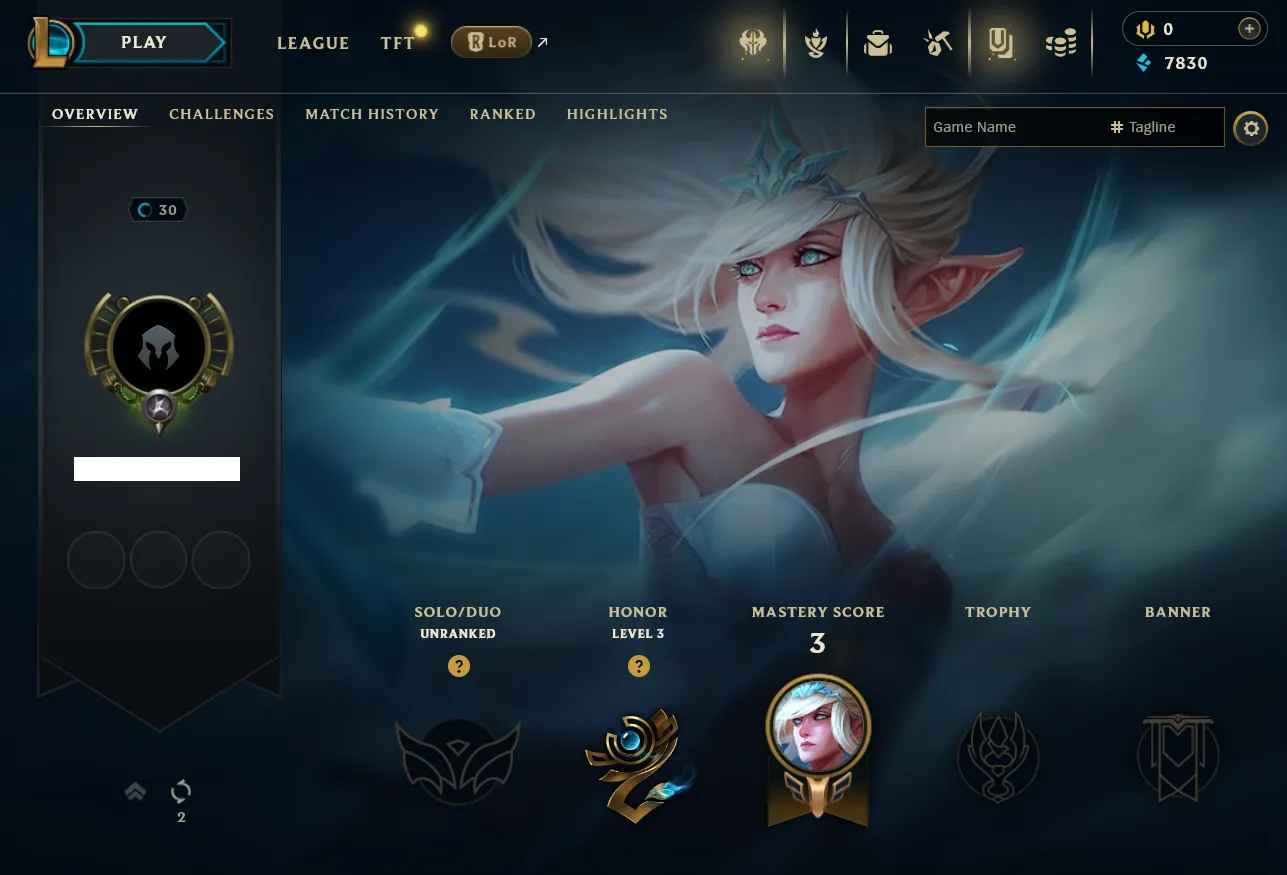Add Riot Points with the plus button
This screenshot has width=1287, height=875.
(x=1248, y=29)
